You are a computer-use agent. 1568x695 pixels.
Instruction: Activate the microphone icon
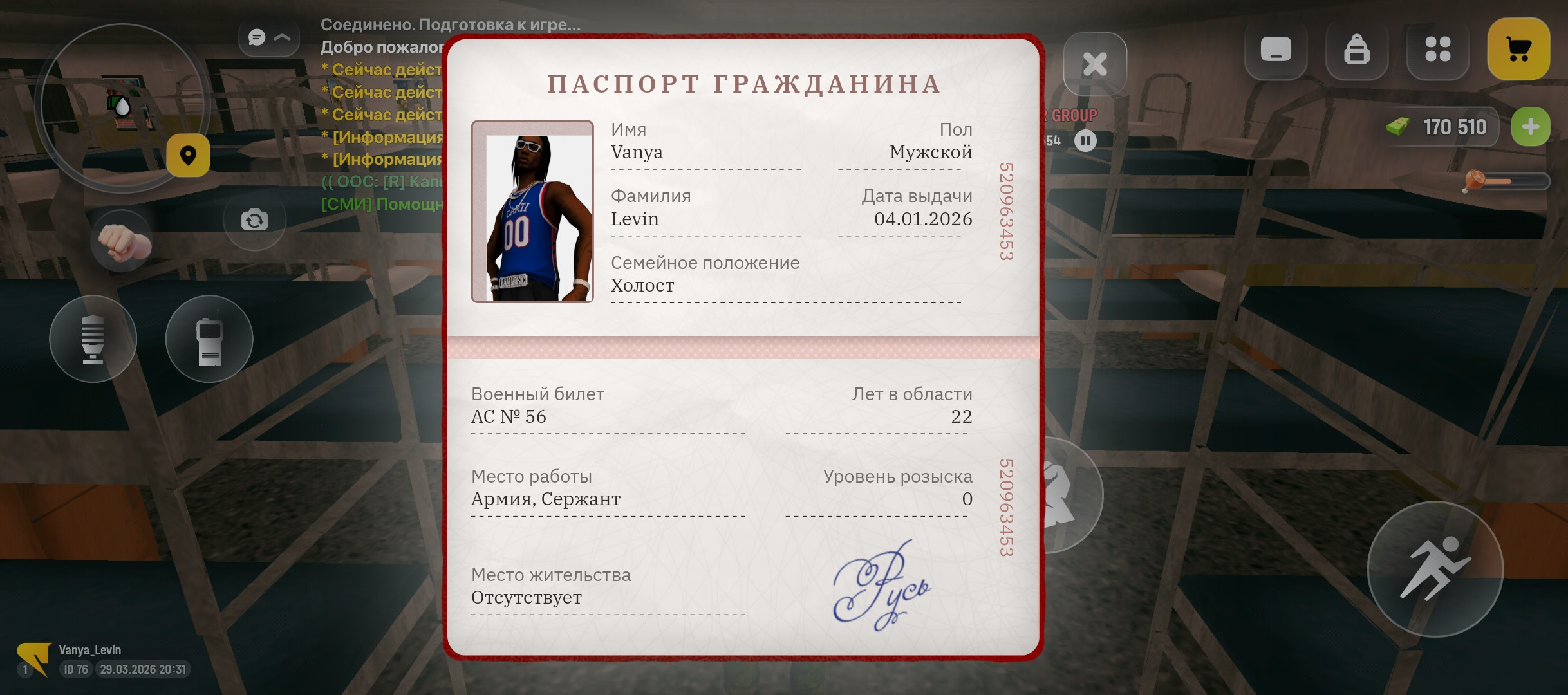(93, 339)
